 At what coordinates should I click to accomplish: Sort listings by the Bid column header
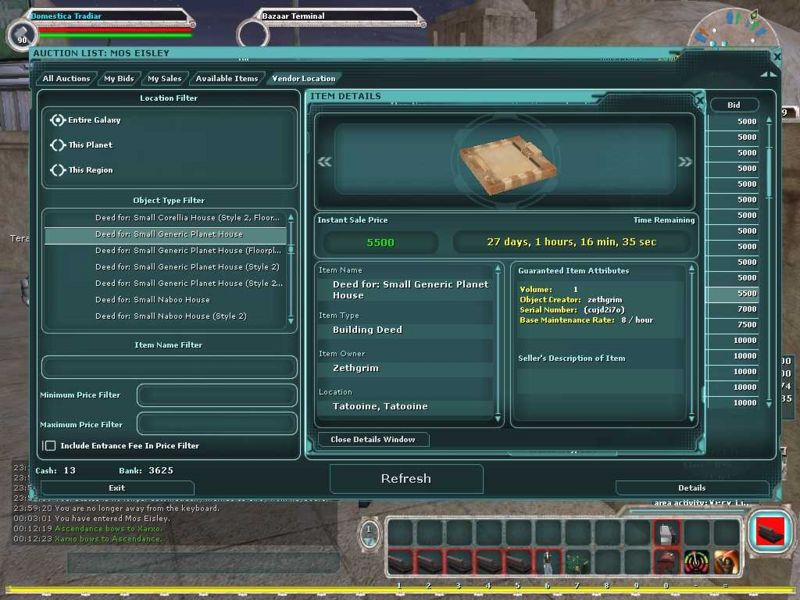(734, 104)
